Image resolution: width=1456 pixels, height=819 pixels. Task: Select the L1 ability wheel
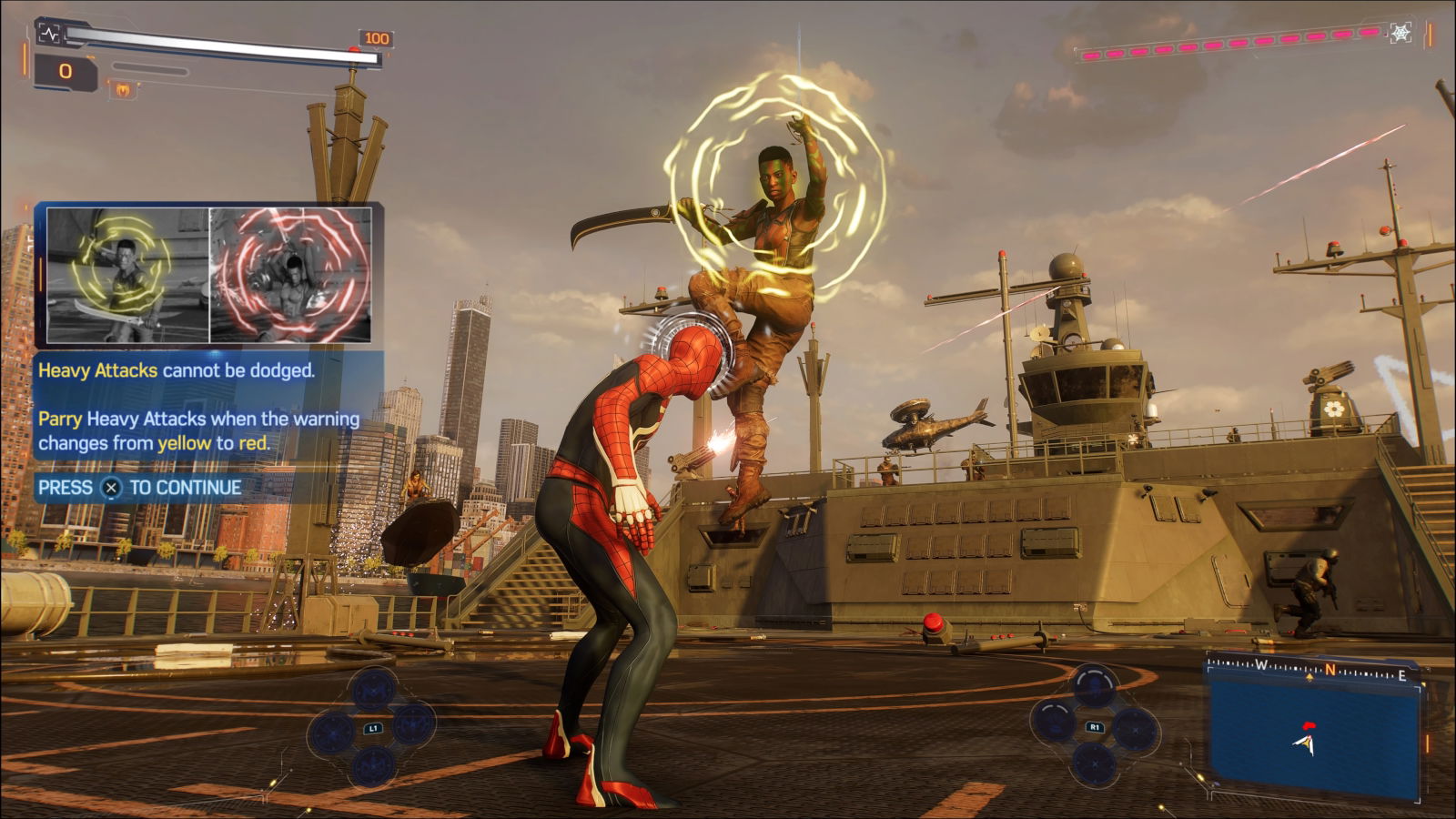372,728
